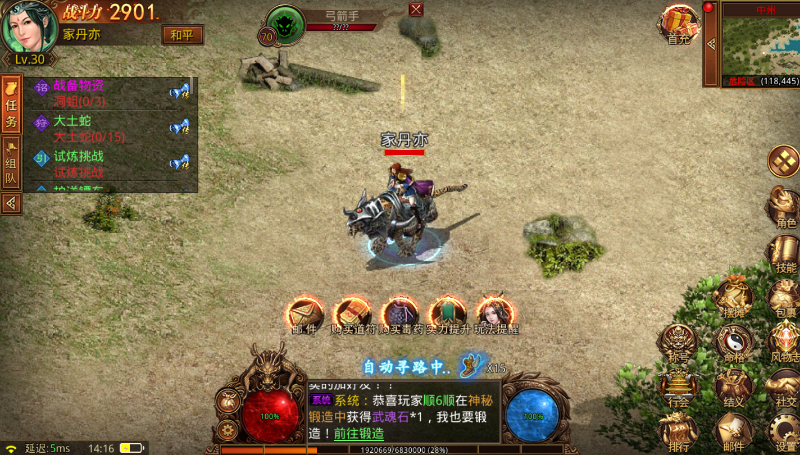Close the 弓箭手 target frame
The width and height of the screenshot is (800, 455).
pos(416,9)
